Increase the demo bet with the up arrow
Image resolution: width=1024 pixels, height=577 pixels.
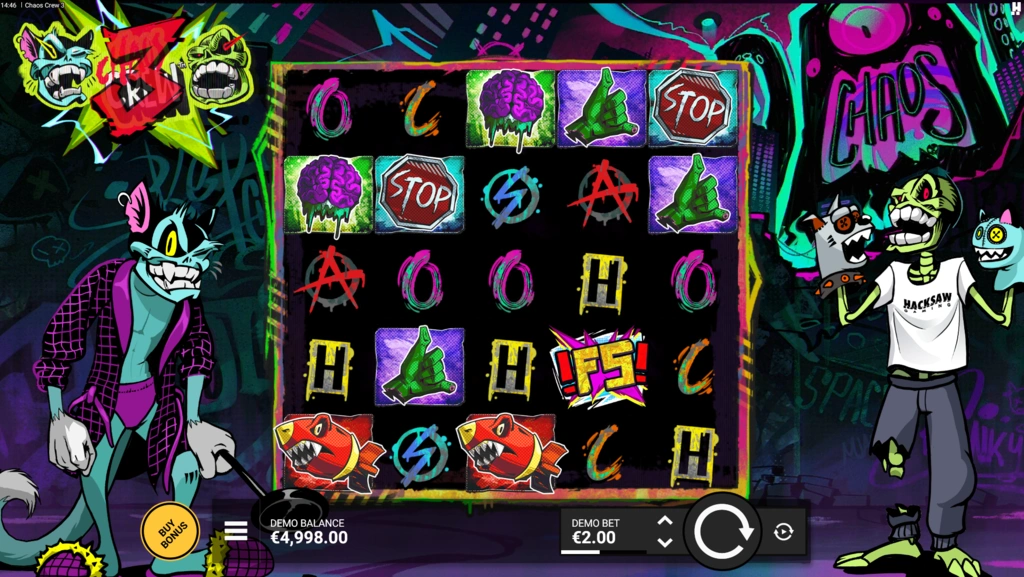point(665,521)
